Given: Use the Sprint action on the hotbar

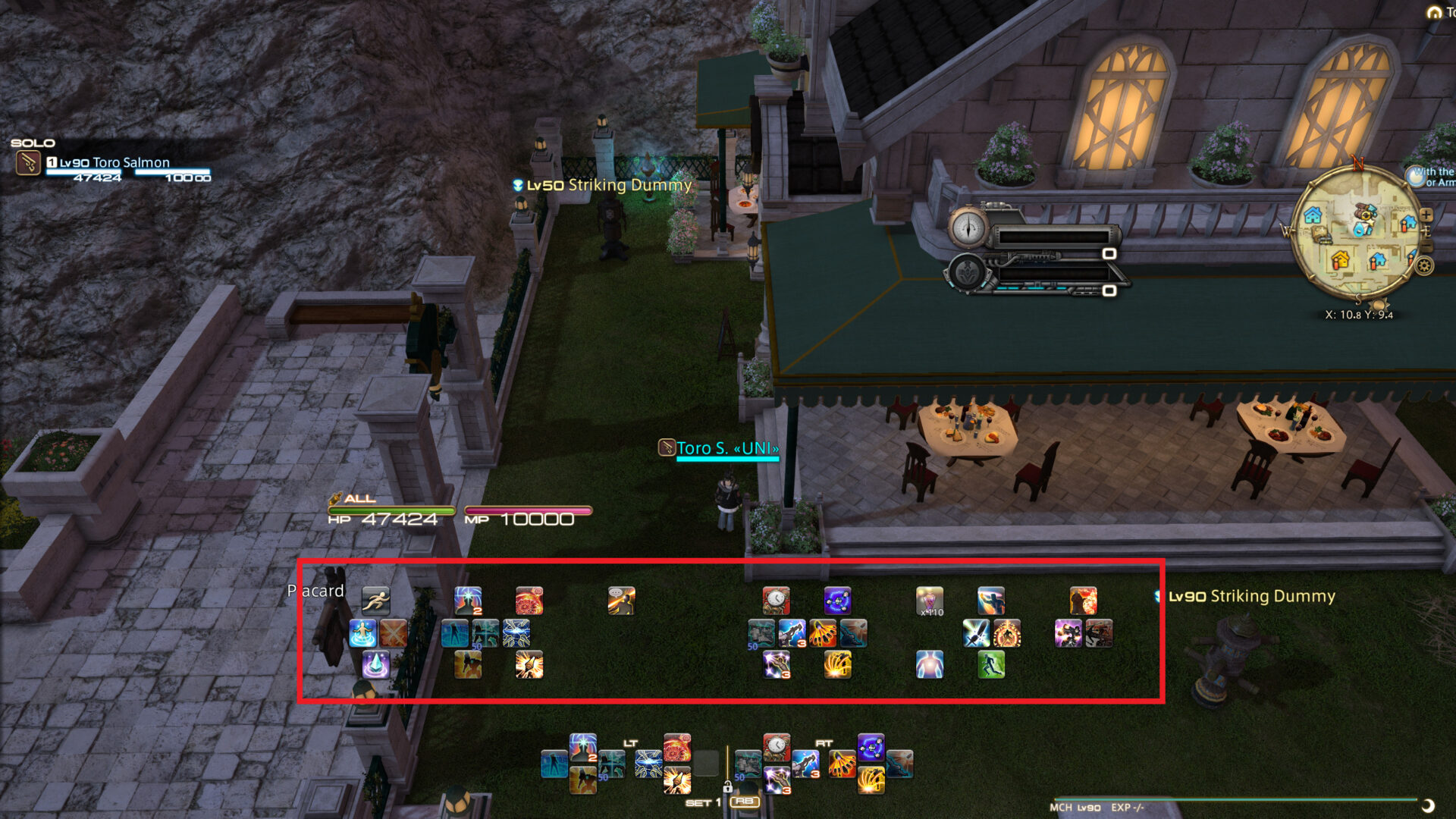Looking at the screenshot, I should coord(377,599).
